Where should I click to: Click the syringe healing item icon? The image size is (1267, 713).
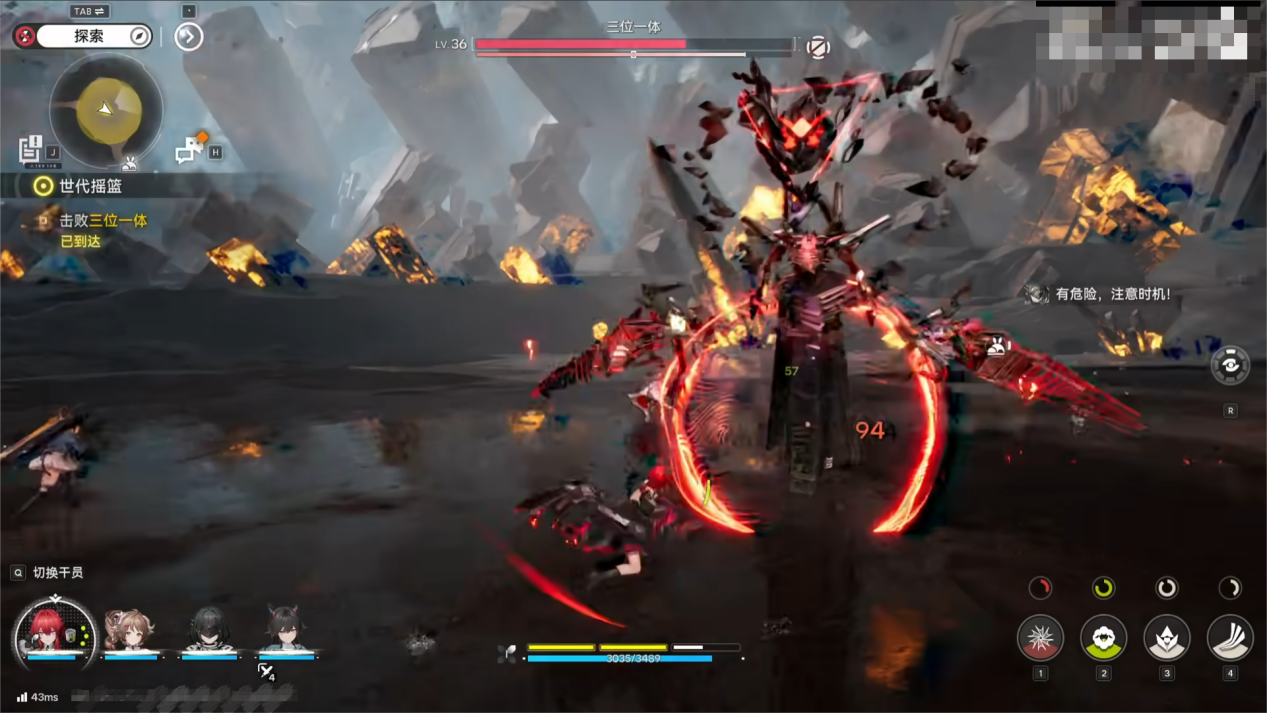(x=265, y=671)
